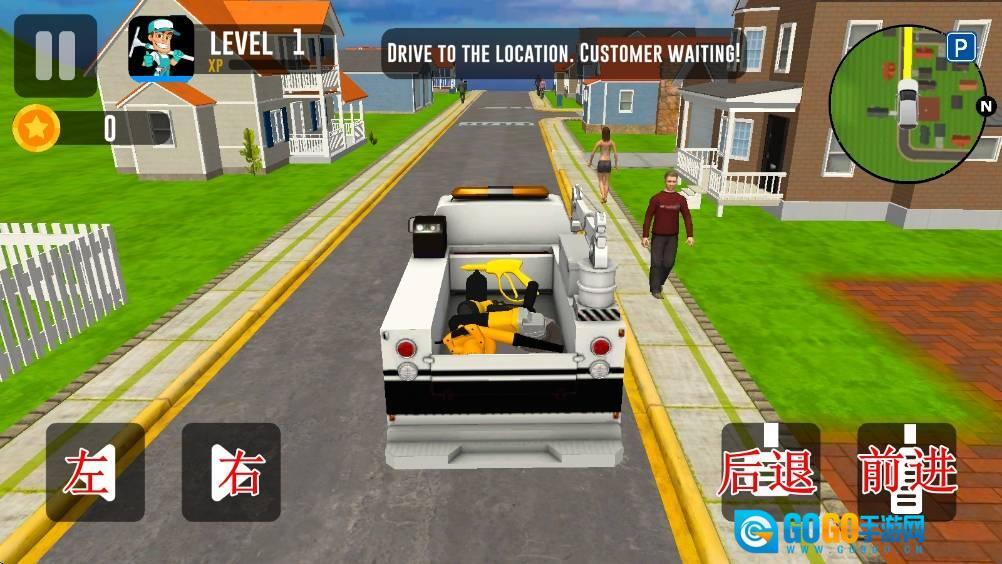This screenshot has height=564, width=1002.
Task: Select the blue P parking icon
Action: pyautogui.click(x=961, y=47)
